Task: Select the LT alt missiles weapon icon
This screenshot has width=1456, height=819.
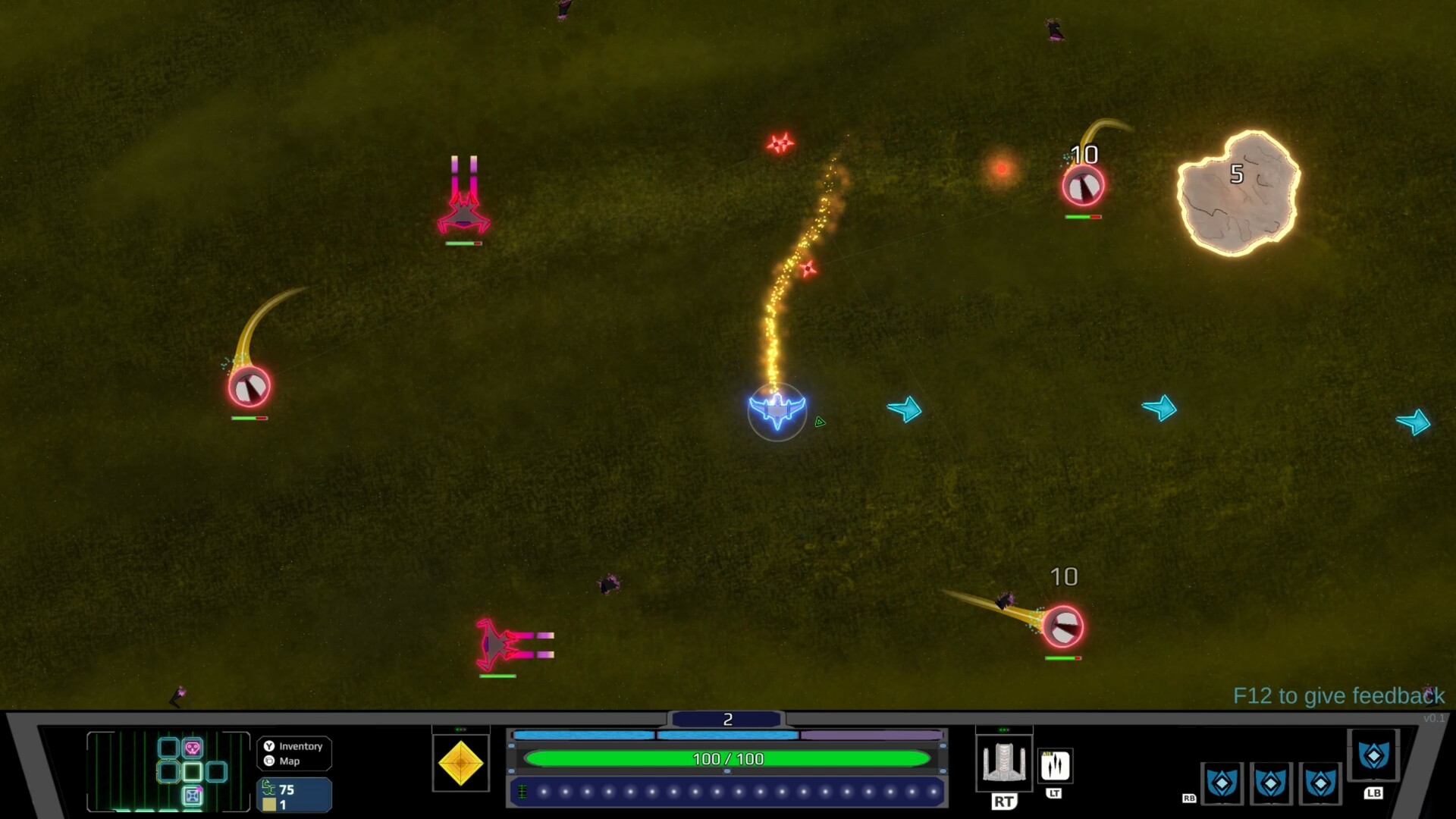Action: 1056,766
